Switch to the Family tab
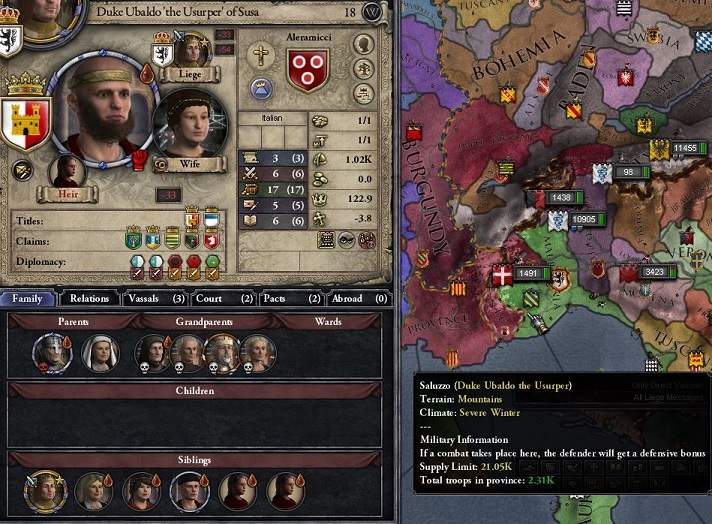 point(29,298)
